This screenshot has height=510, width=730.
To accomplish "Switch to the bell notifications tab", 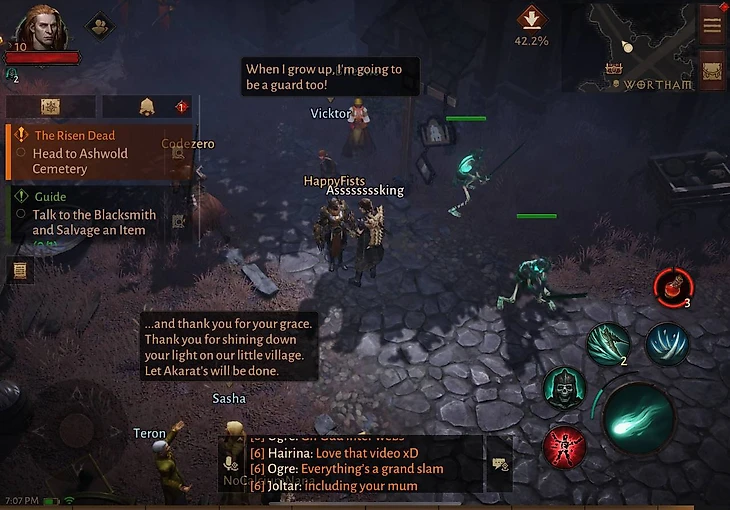I will [x=147, y=107].
